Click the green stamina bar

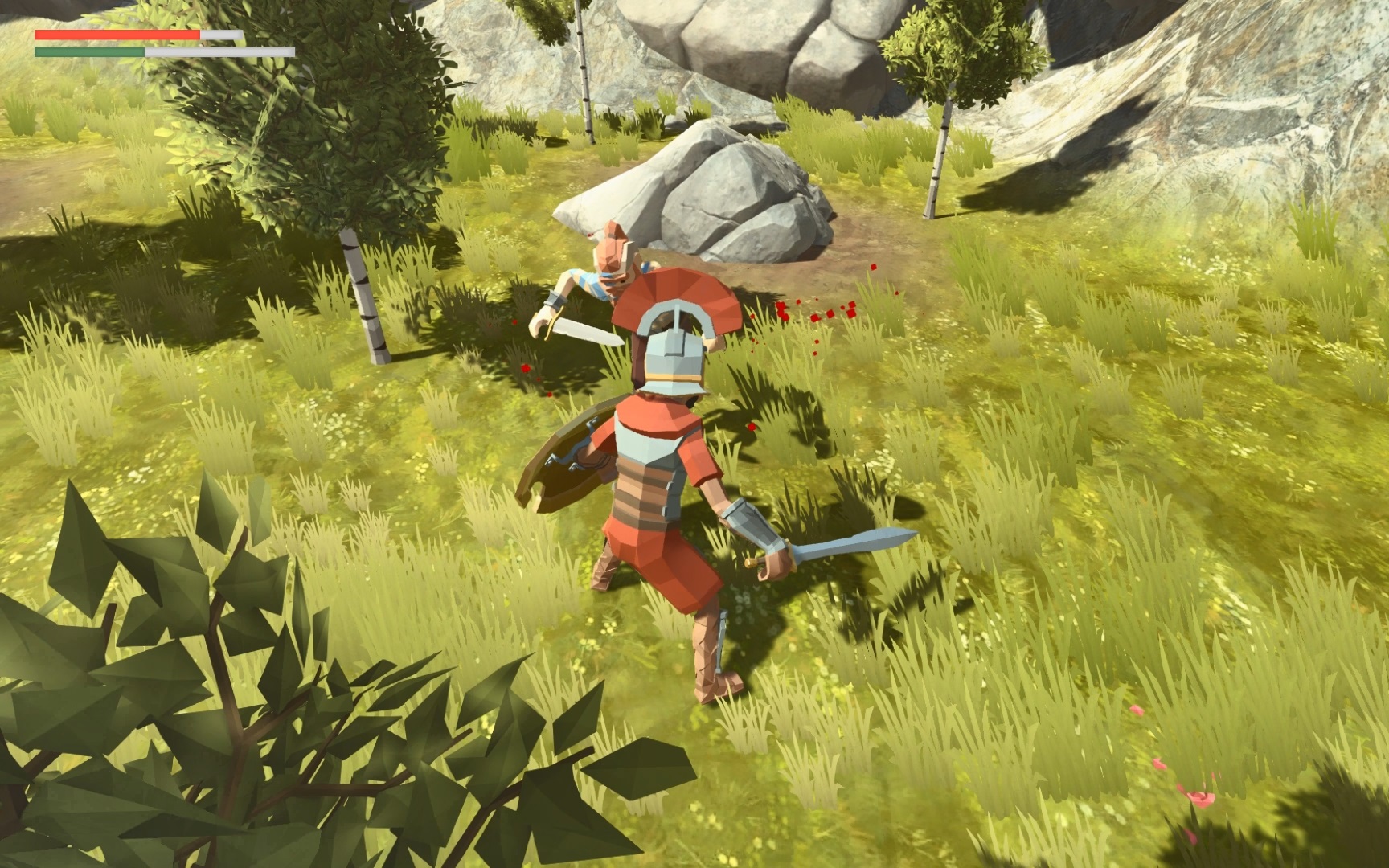(x=88, y=50)
